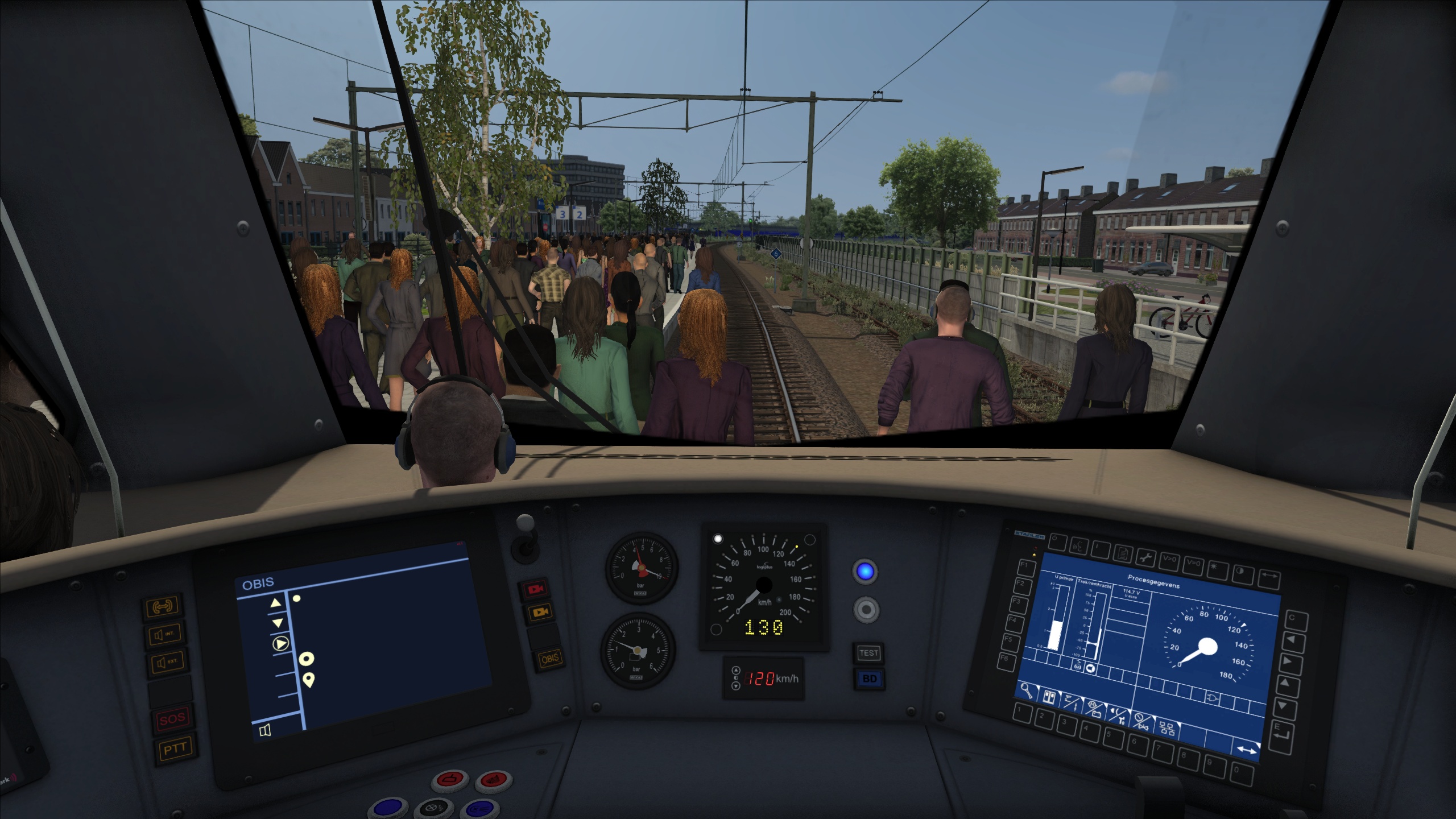
Task: Push the red SOS button
Action: point(171,719)
